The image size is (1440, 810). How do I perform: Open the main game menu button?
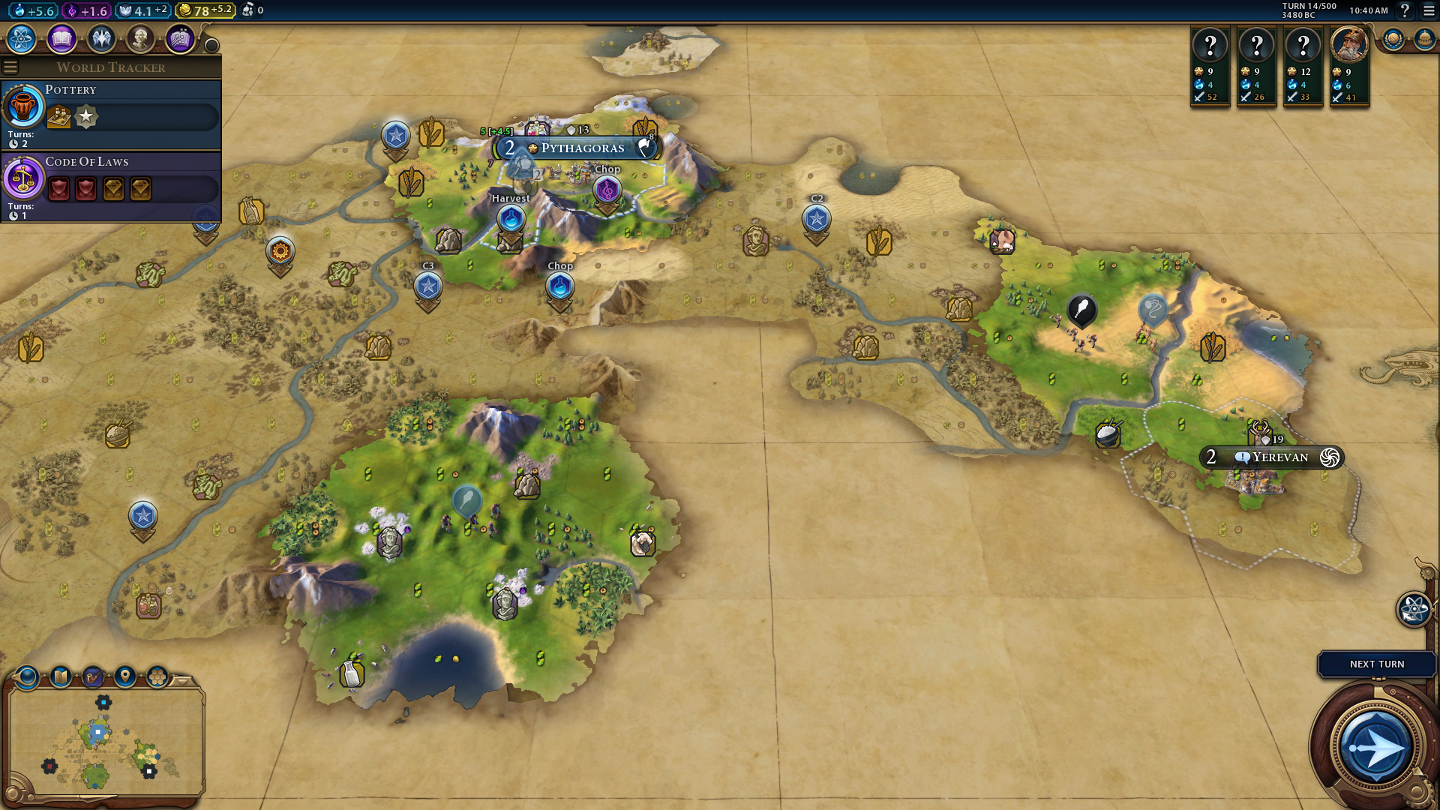(x=1429, y=10)
